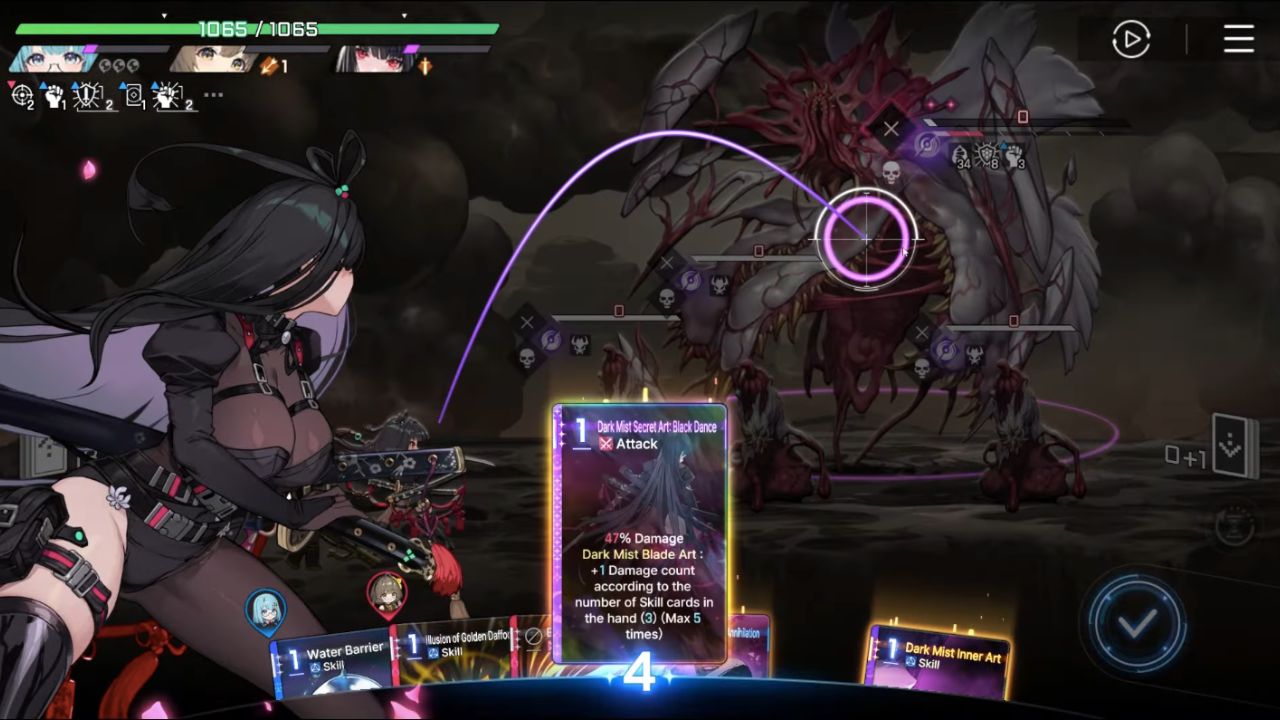
Task: Select the crosshair targeting debuff icon
Action: pyautogui.click(x=21, y=95)
